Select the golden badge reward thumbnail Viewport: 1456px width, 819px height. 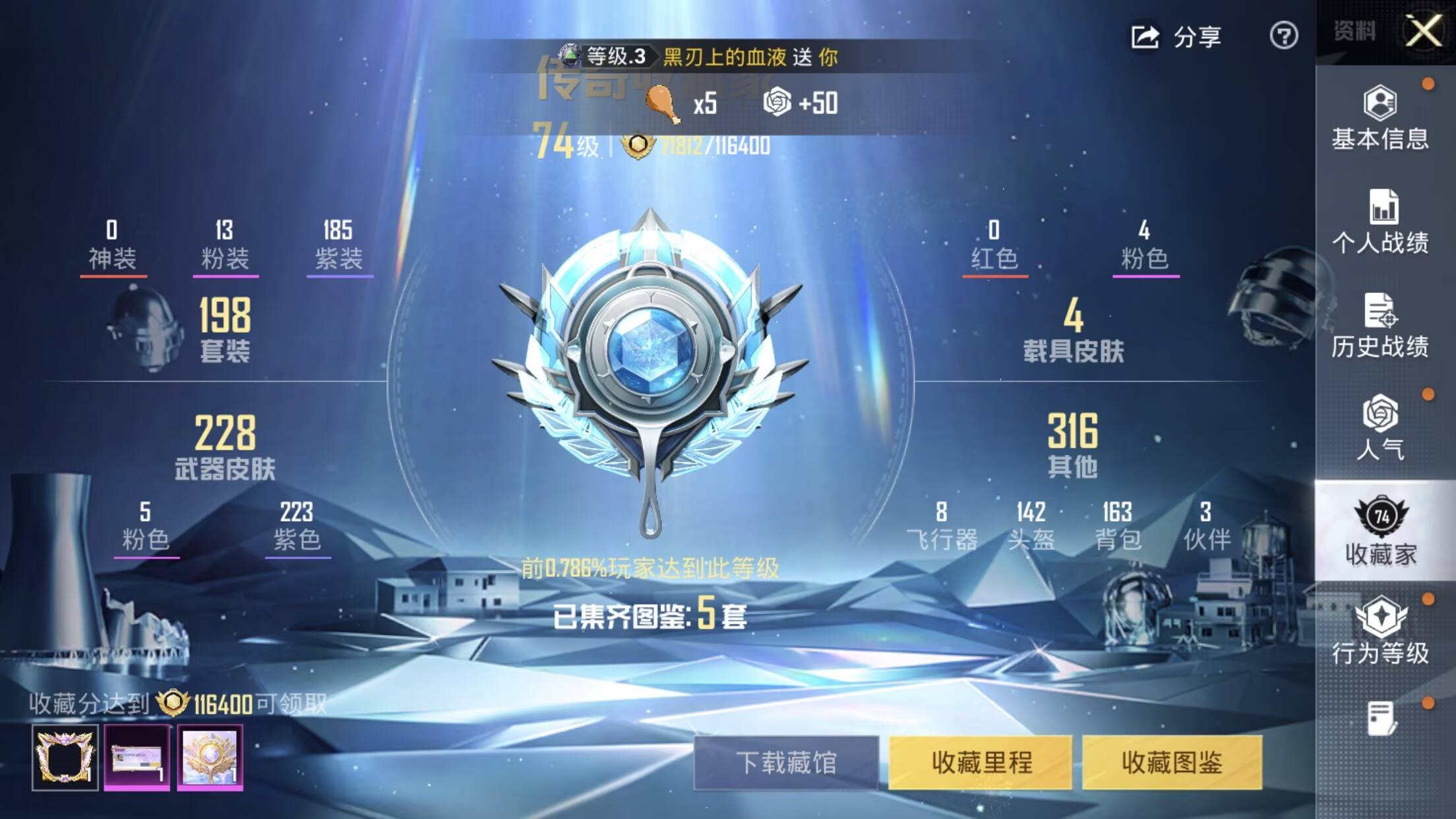(210, 757)
